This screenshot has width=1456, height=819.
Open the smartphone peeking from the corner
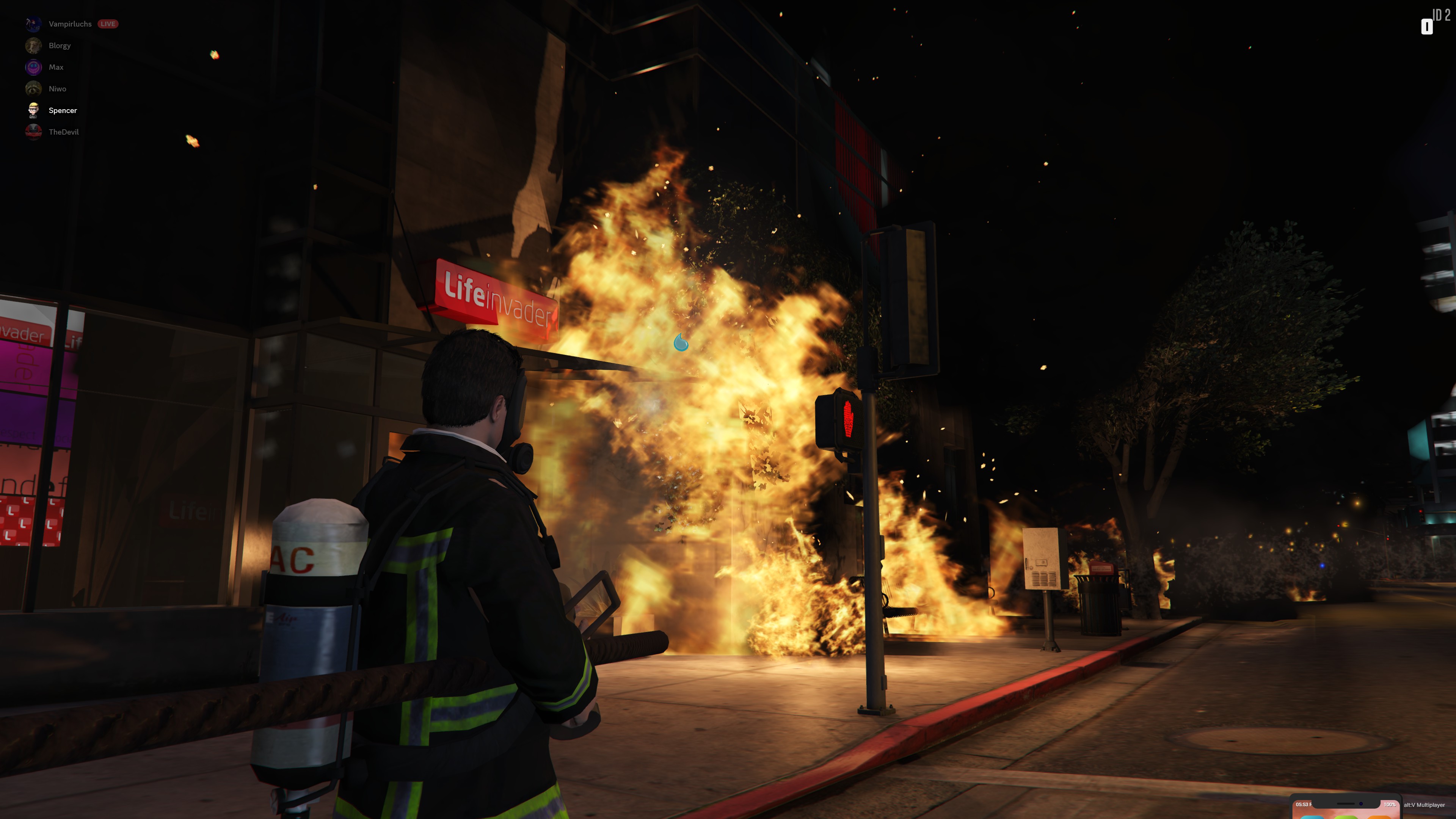pyautogui.click(x=1345, y=808)
